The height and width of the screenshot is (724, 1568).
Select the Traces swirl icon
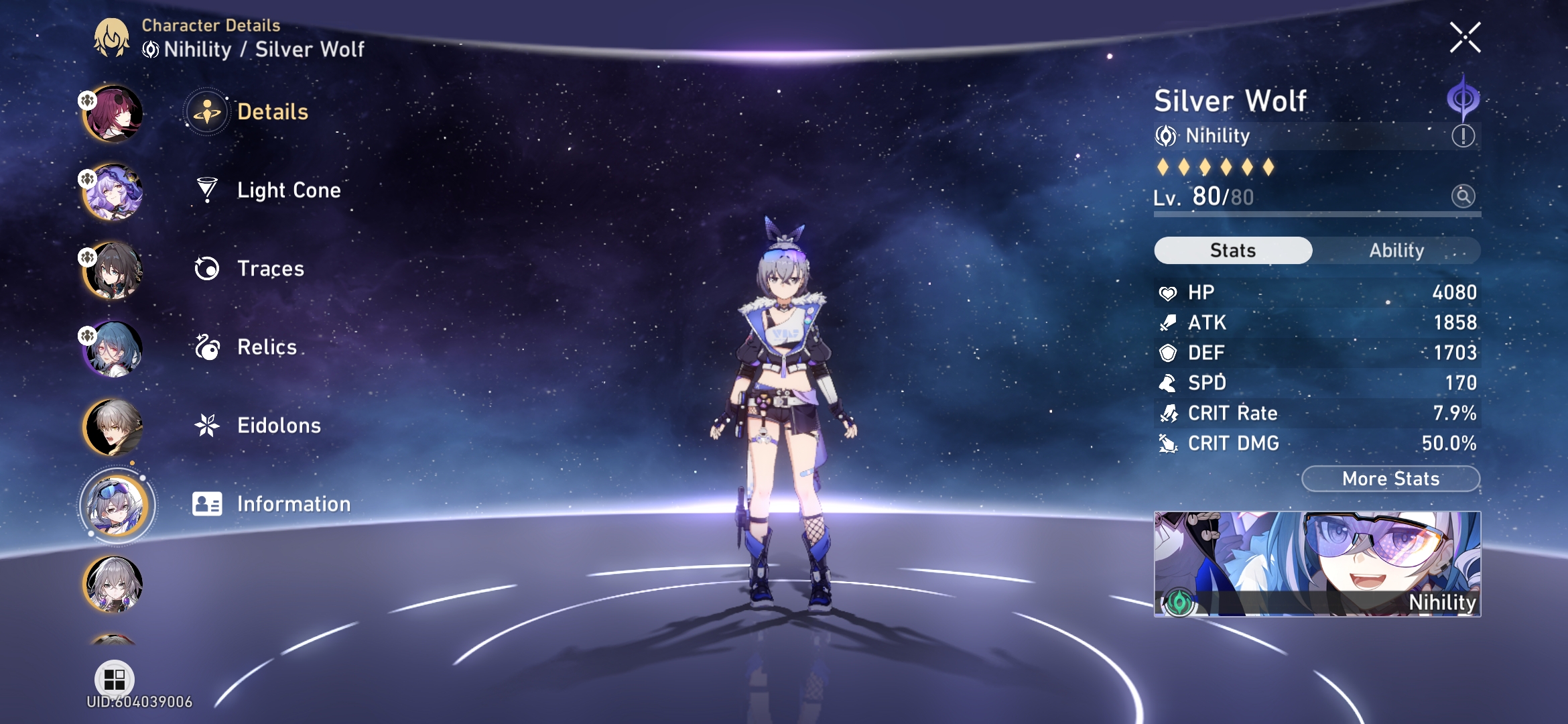click(208, 268)
